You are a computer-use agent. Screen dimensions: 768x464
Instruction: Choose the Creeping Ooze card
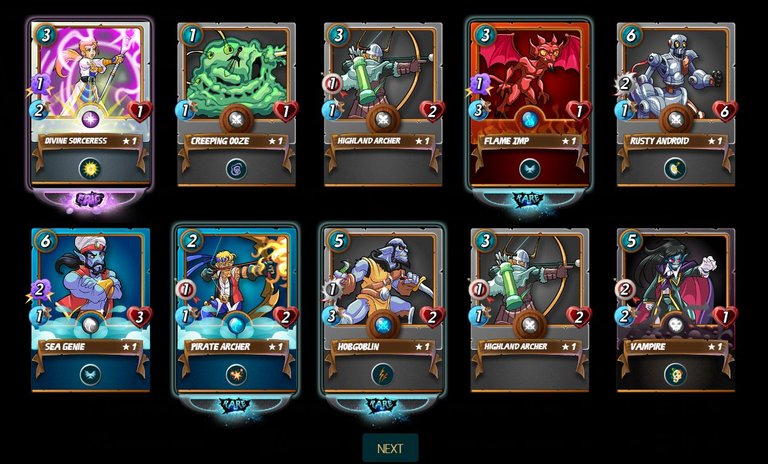point(236,102)
